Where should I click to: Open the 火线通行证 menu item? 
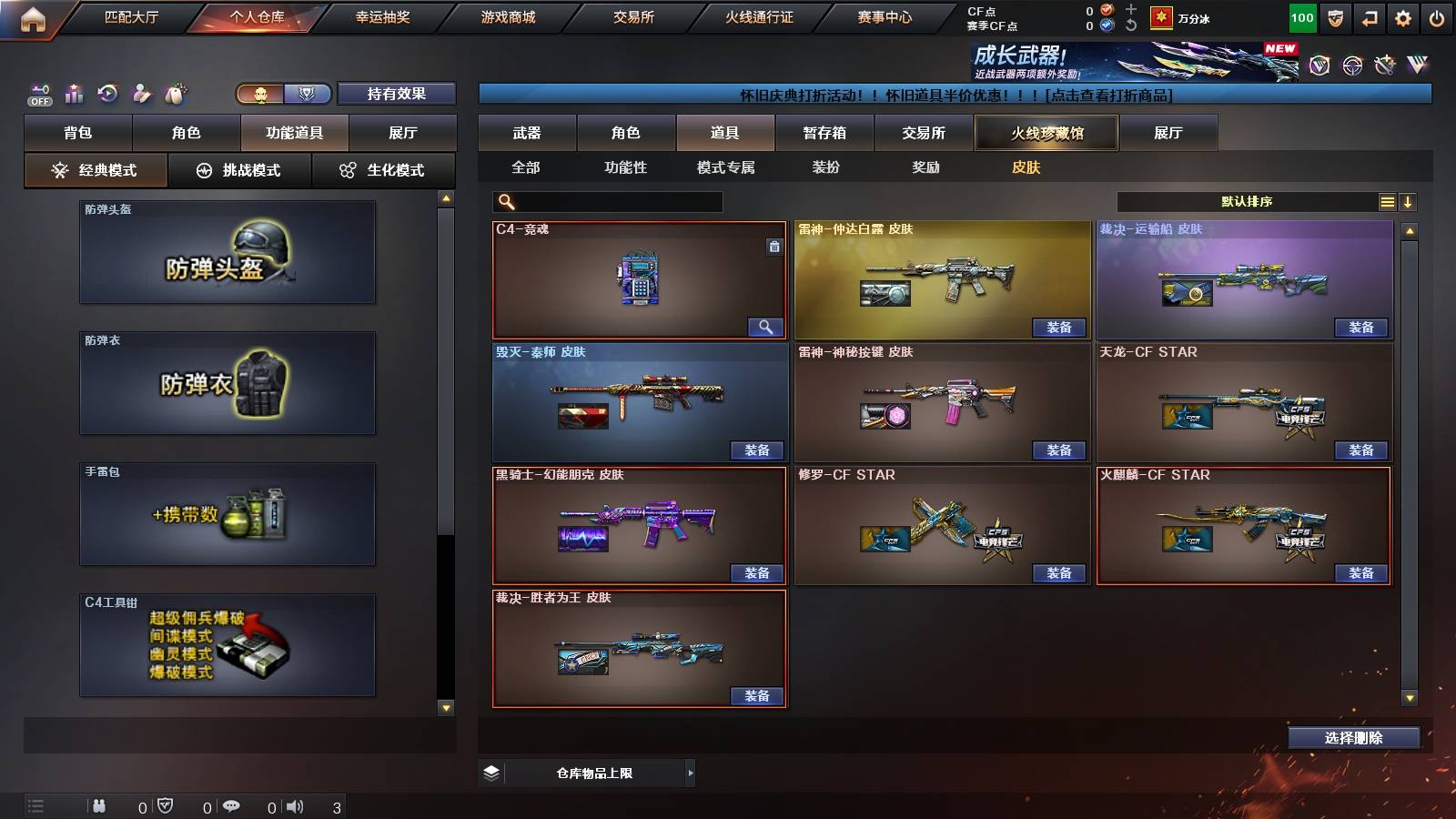point(760,16)
